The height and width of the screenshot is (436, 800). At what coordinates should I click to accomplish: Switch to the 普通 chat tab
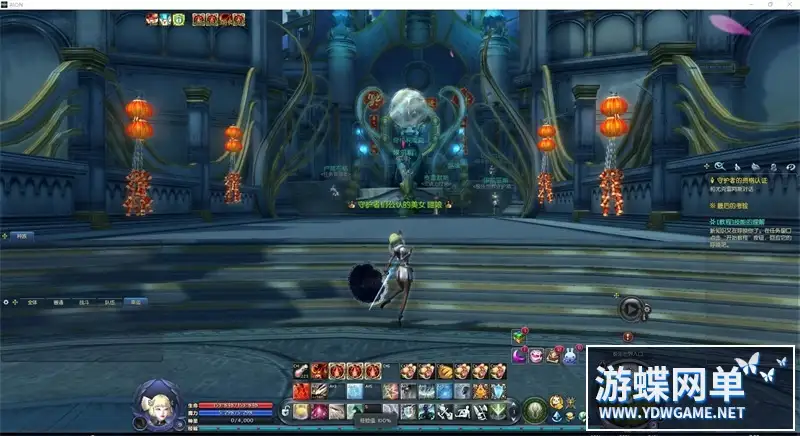[x=58, y=301]
